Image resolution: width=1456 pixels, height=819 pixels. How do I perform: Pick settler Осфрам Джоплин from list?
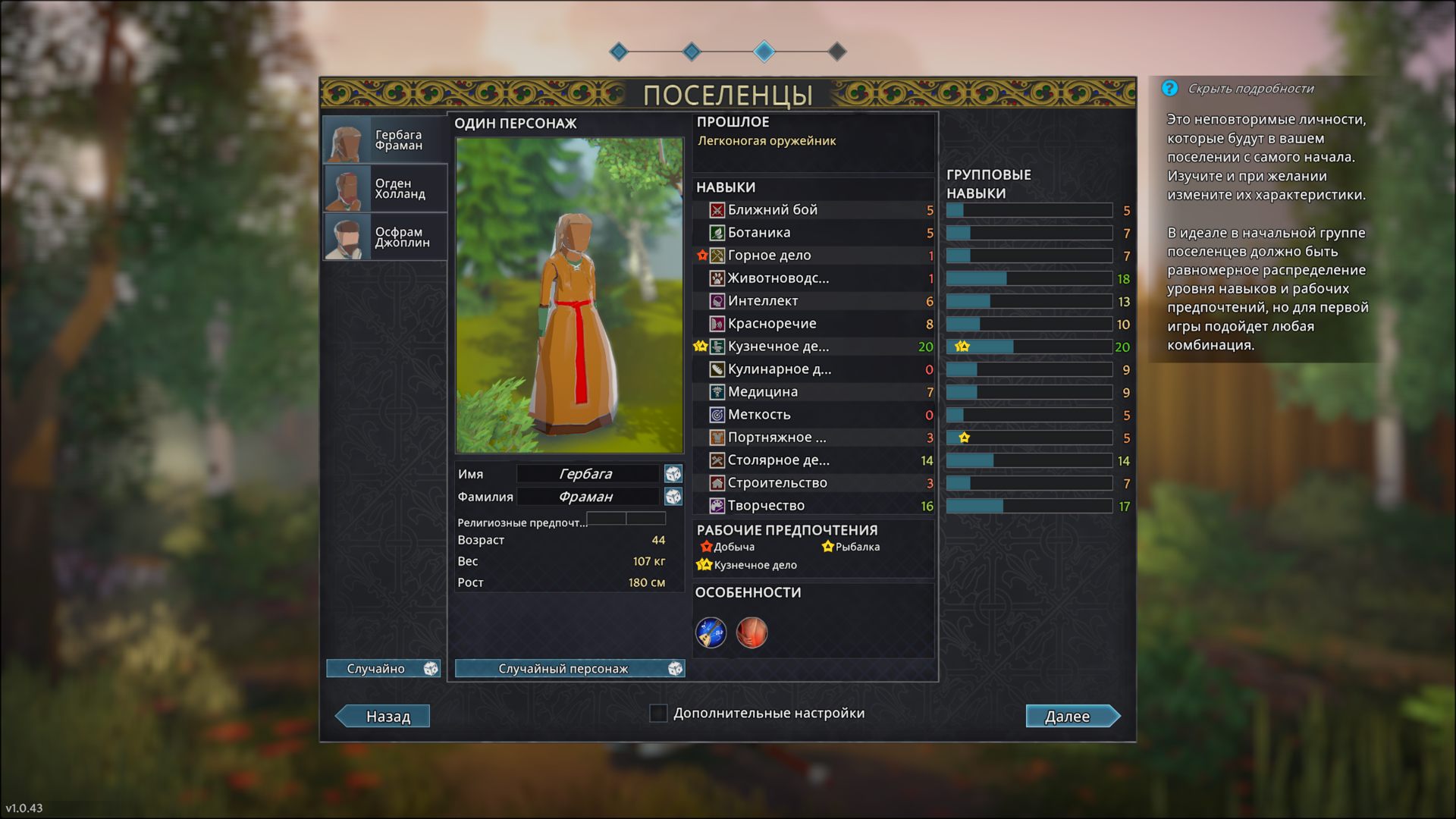pyautogui.click(x=385, y=237)
